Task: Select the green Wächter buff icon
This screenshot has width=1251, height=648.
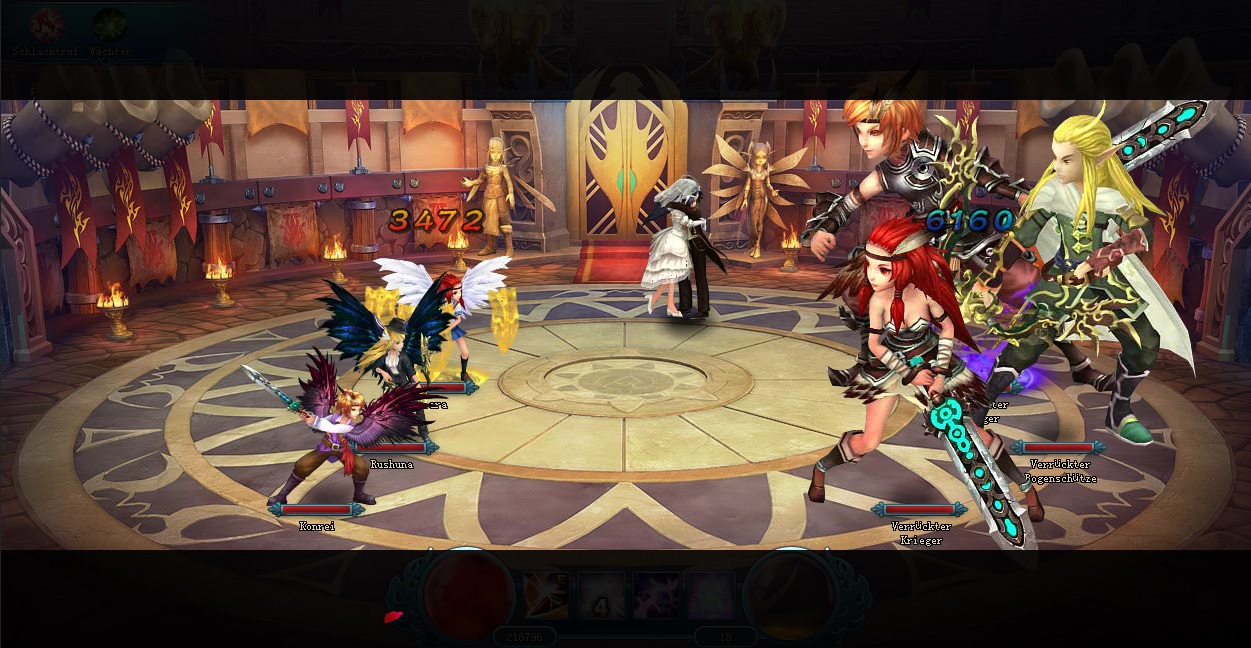Action: [109, 24]
